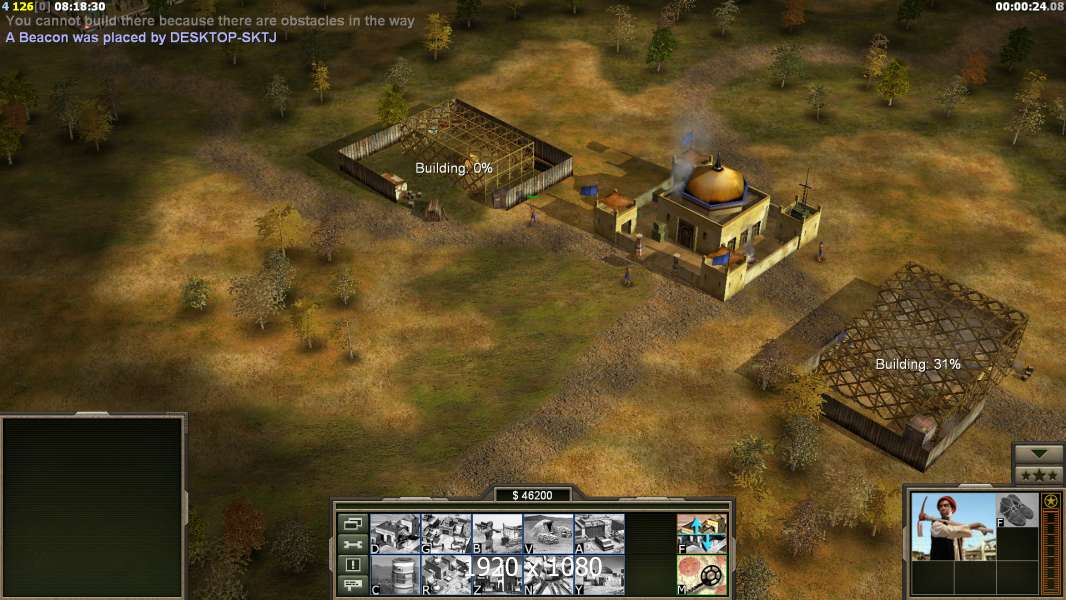The image size is (1066, 600).
Task: Build the tunnel mound structure marked V
Action: pos(548,533)
